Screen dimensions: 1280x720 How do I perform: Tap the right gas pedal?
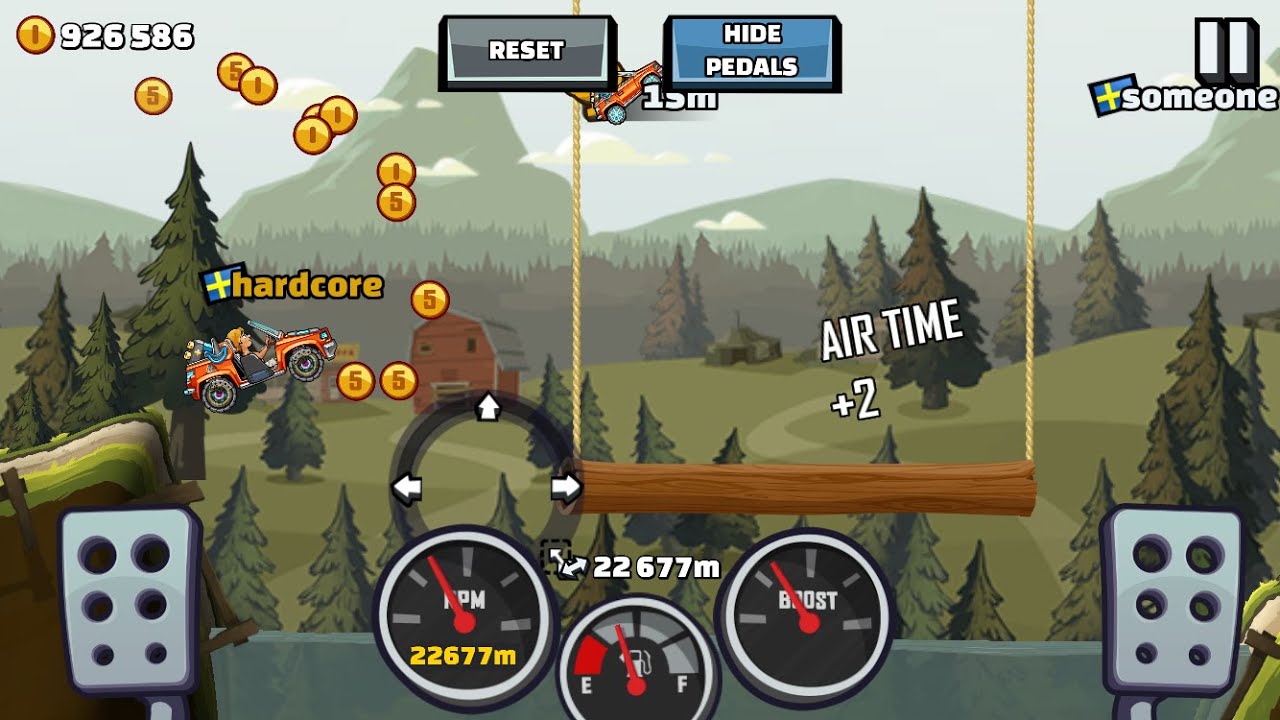pyautogui.click(x=1170, y=598)
